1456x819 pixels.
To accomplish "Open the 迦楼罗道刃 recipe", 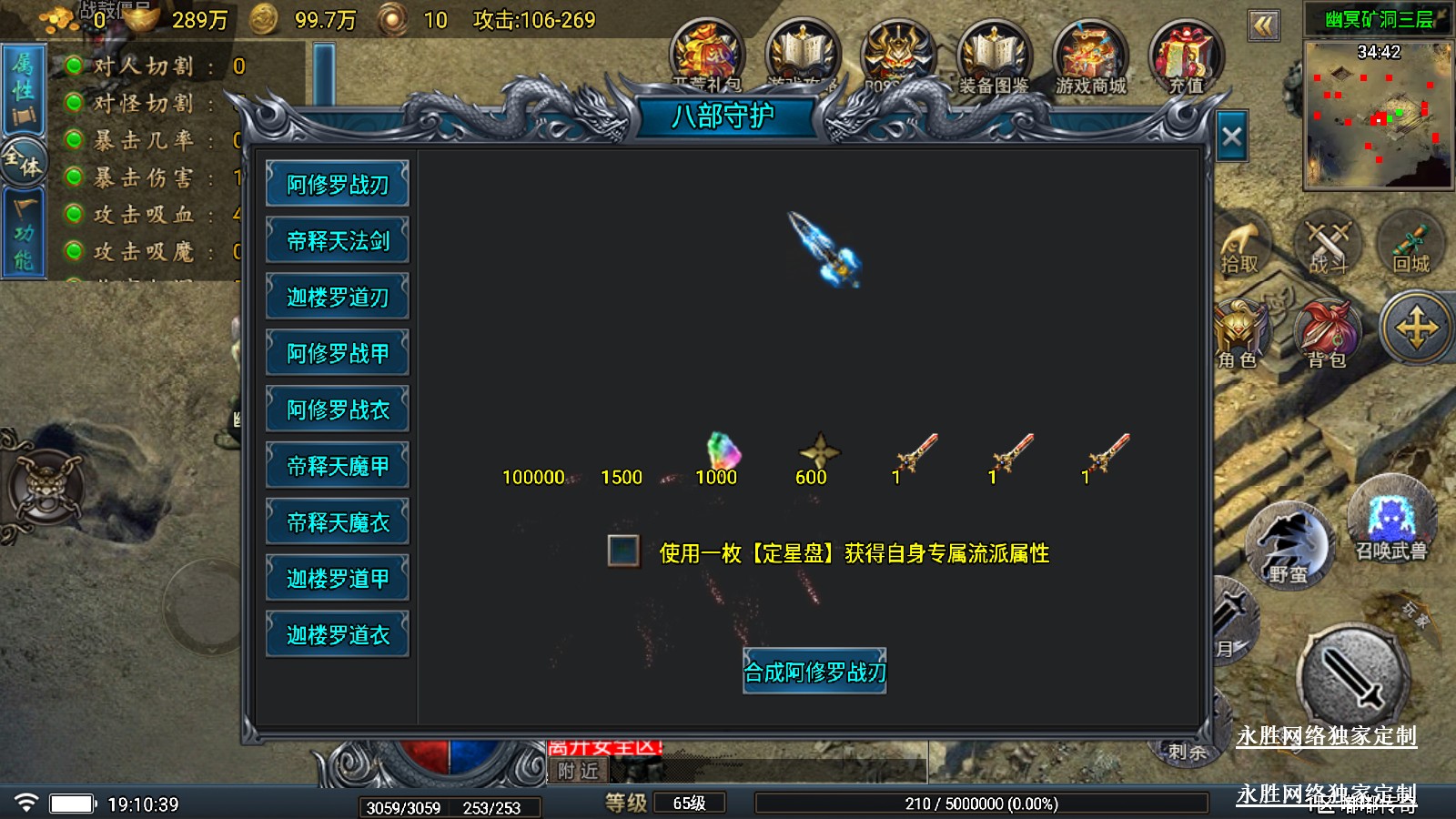I will [x=338, y=298].
